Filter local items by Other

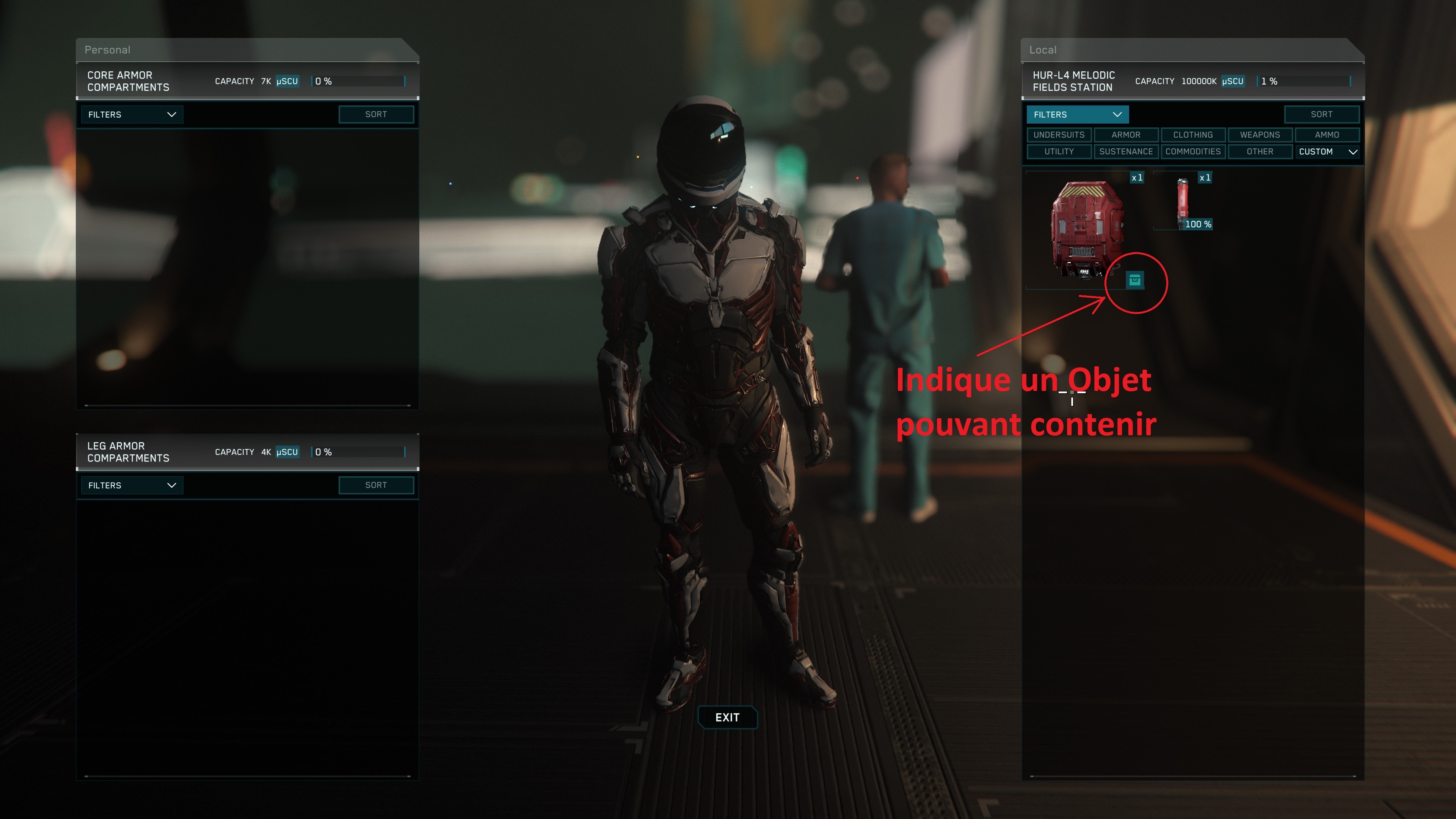(x=1260, y=152)
